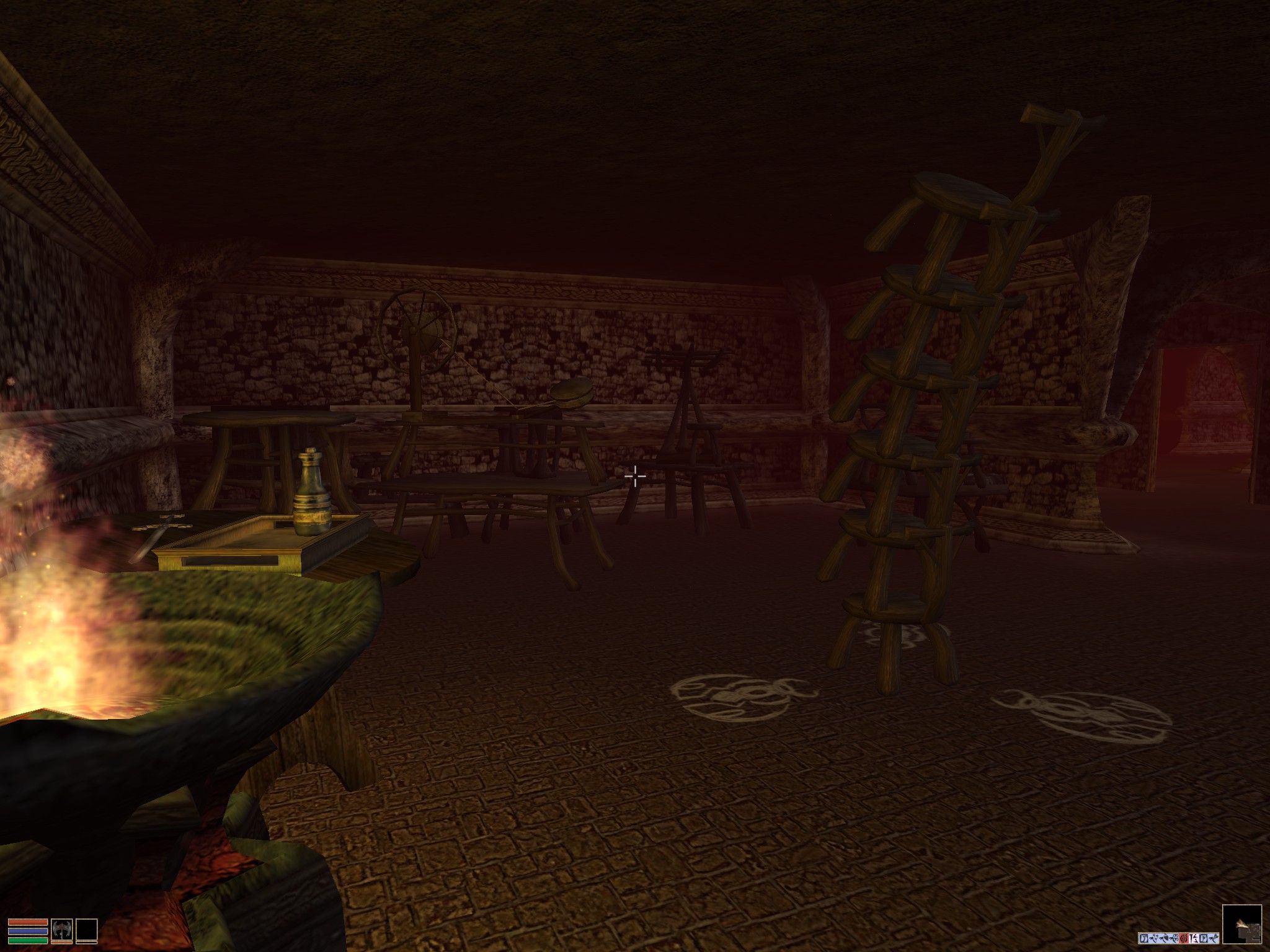The width and height of the screenshot is (1270, 952).
Task: Click the dark leaf-shaped effect icon
Action: pos(1165,938)
